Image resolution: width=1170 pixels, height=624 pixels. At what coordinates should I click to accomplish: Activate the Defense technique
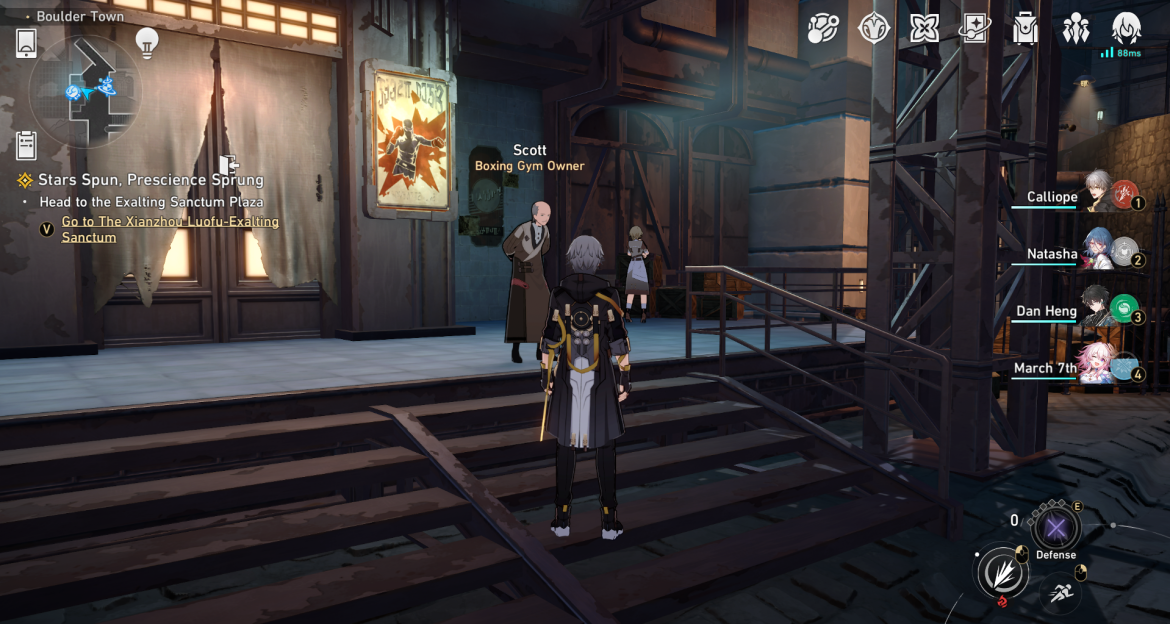tap(1056, 527)
